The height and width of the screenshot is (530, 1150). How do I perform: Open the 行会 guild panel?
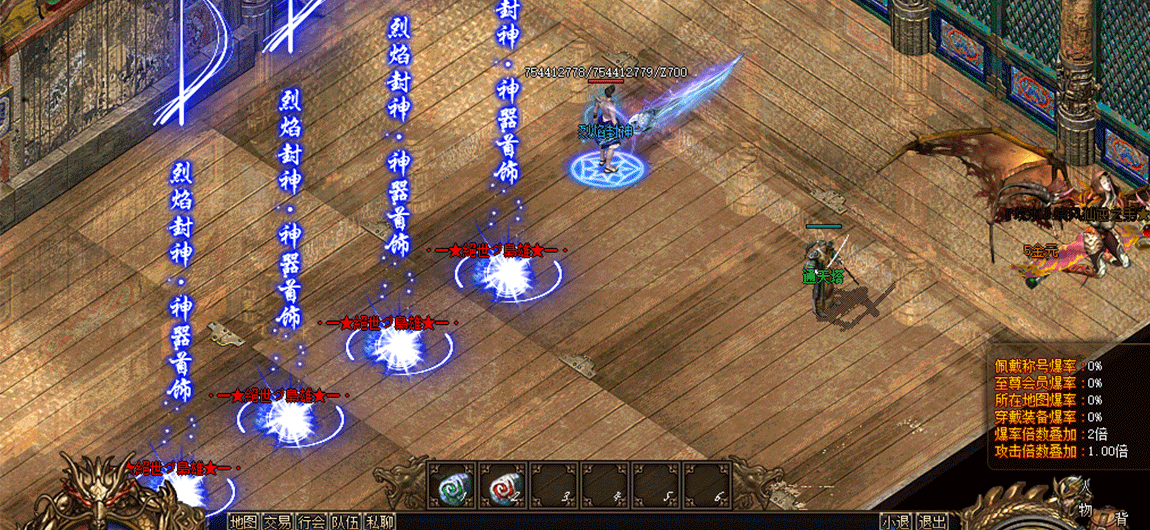pos(312,521)
